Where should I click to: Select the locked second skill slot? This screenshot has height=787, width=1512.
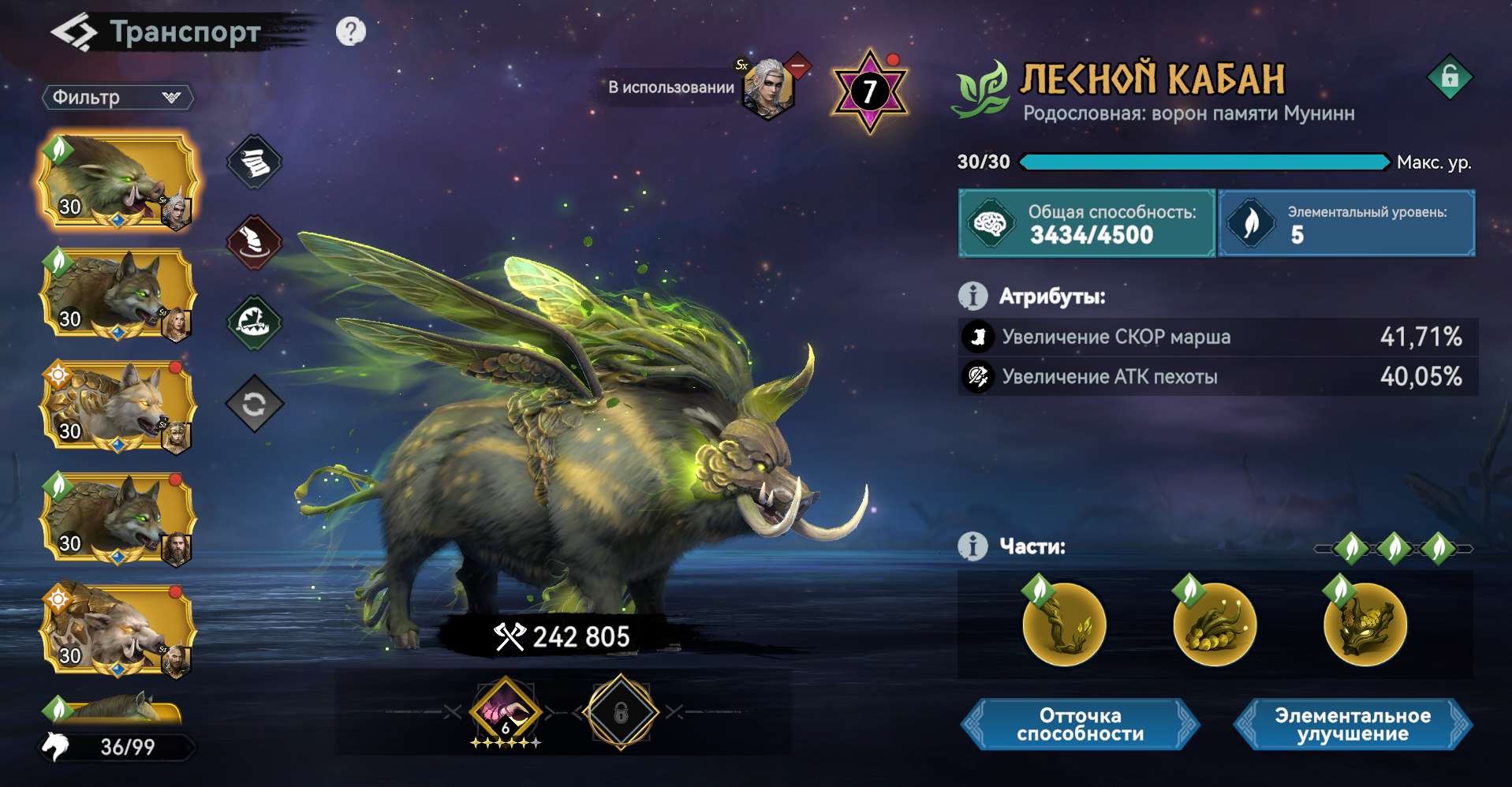coord(621,714)
